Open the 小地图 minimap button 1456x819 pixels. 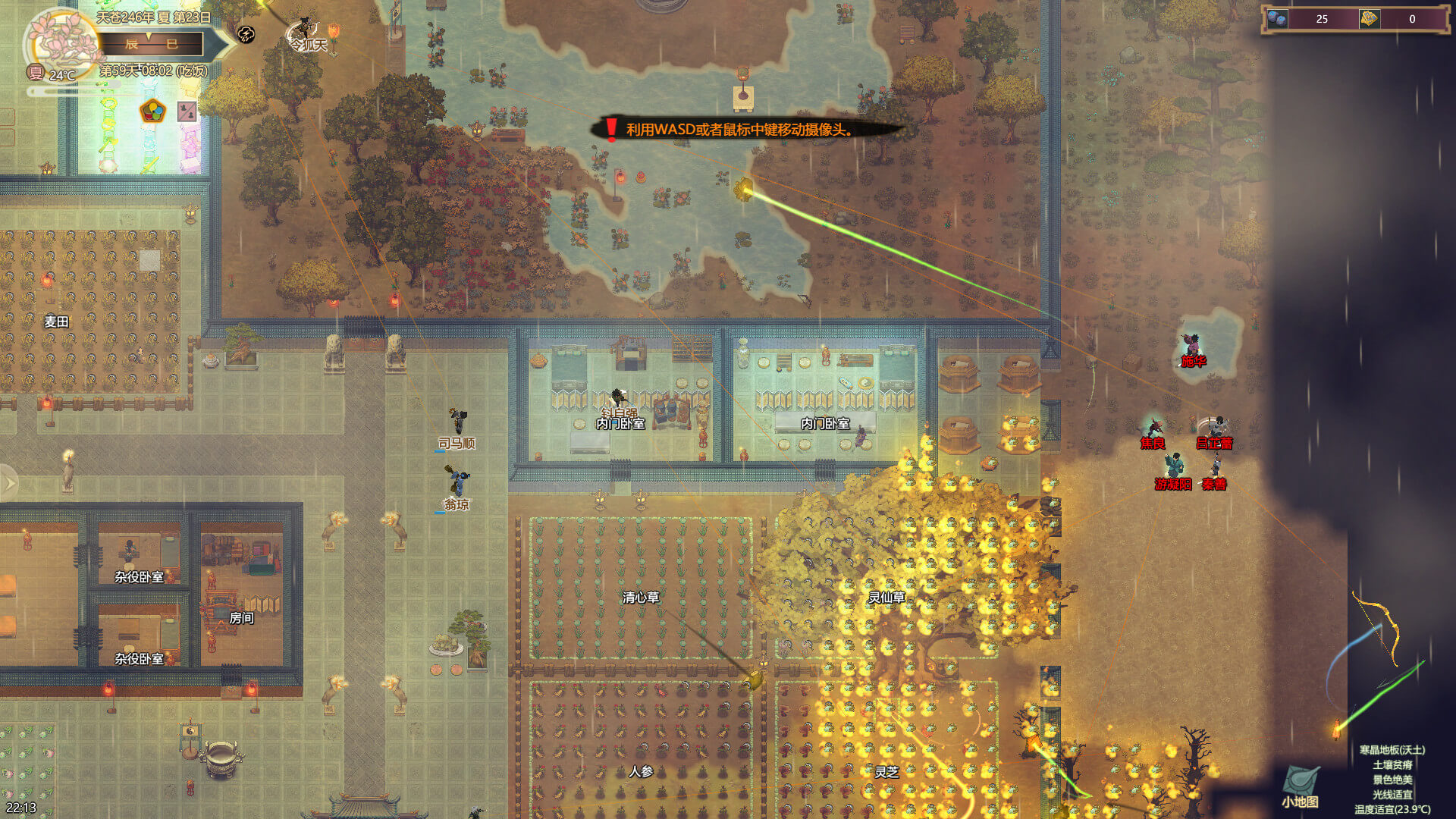(x=1300, y=785)
